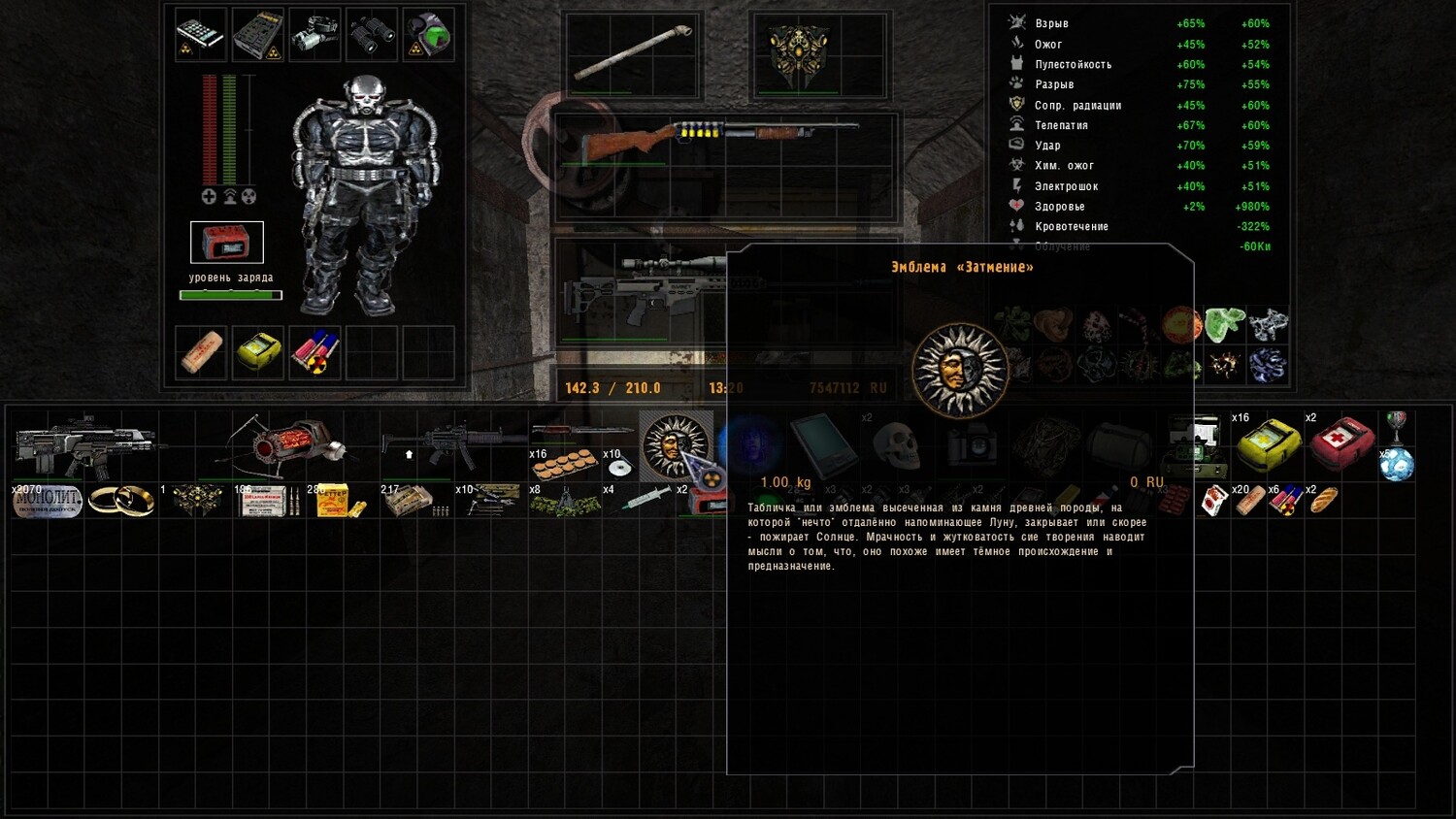Image resolution: width=1456 pixels, height=819 pixels.
Task: Select the exoskeleton battery slot
Action: (x=226, y=243)
